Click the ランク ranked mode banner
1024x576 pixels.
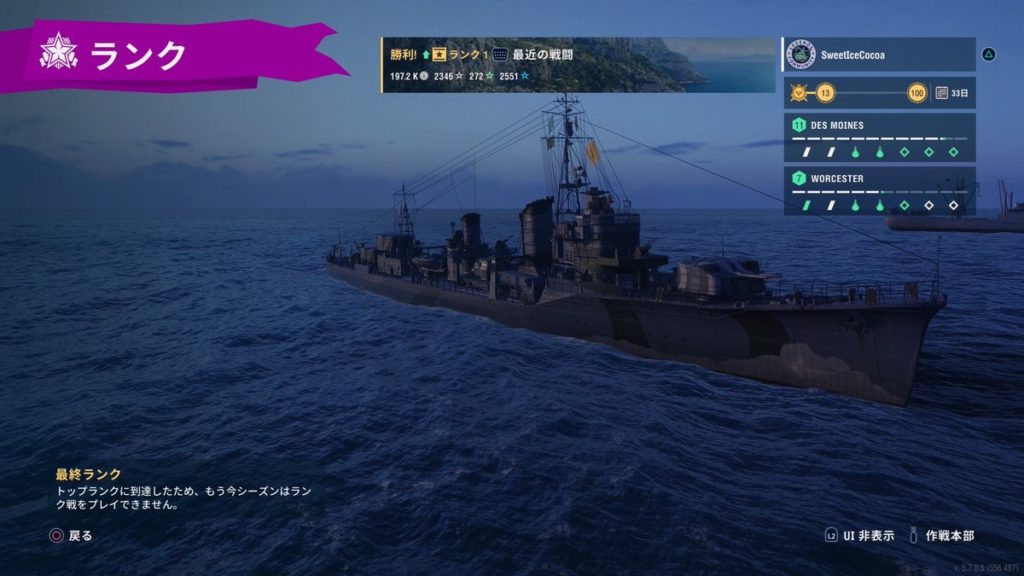170,55
